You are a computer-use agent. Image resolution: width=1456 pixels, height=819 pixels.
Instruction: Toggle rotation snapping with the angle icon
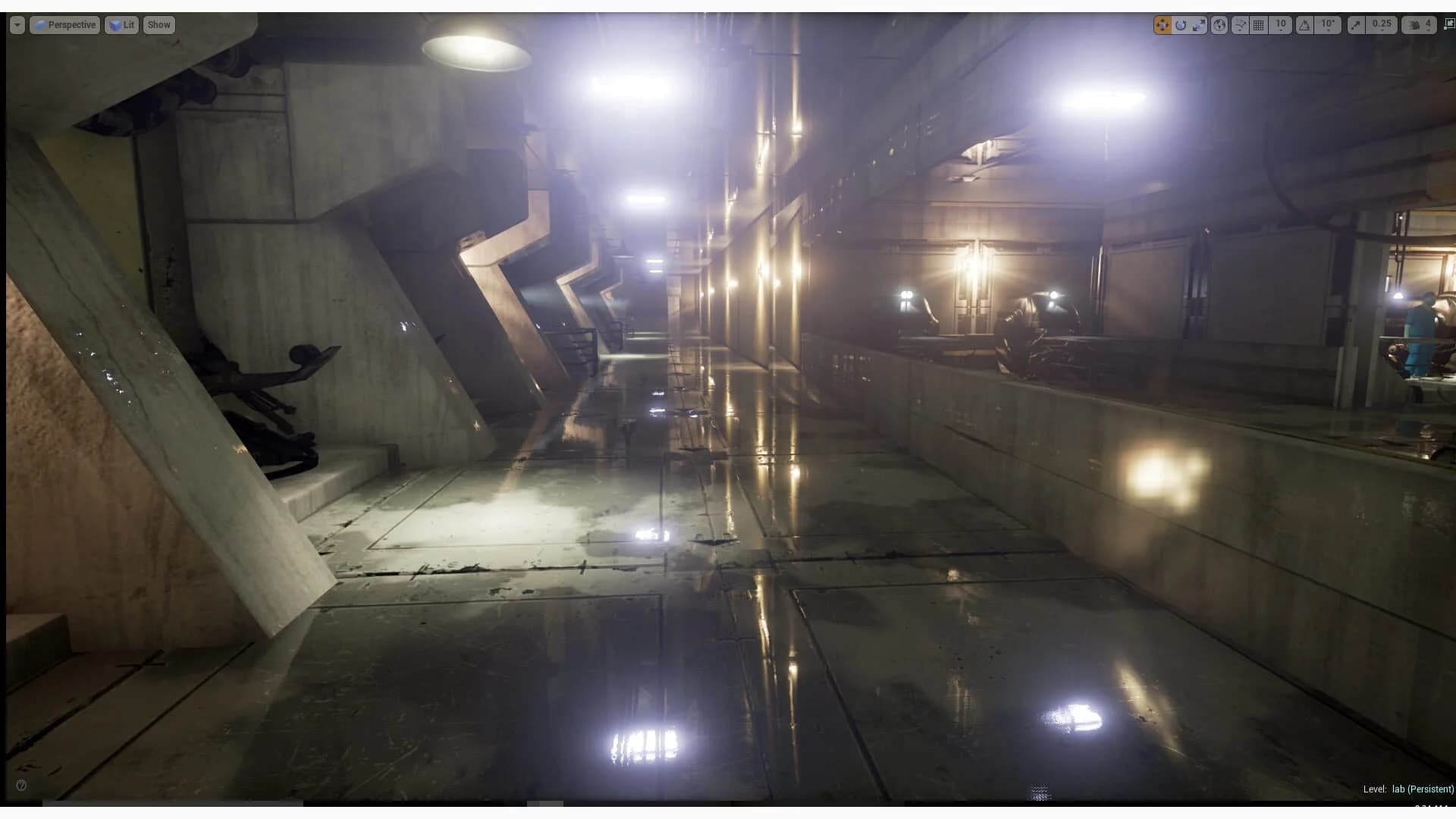coord(1304,24)
